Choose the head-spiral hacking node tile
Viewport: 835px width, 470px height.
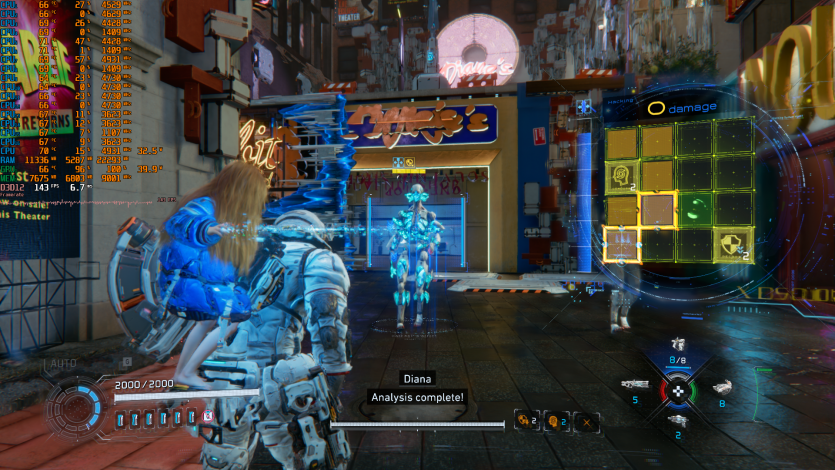[621, 178]
